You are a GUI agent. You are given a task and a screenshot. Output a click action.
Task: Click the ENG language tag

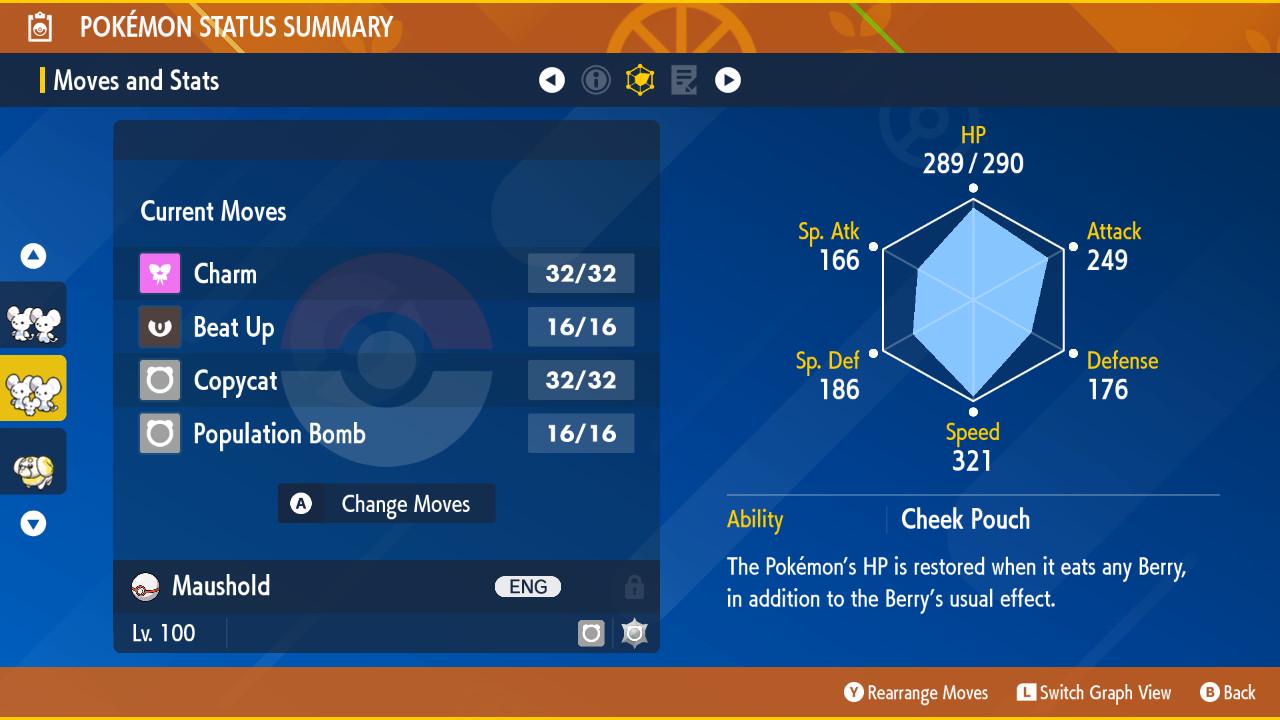pyautogui.click(x=527, y=586)
